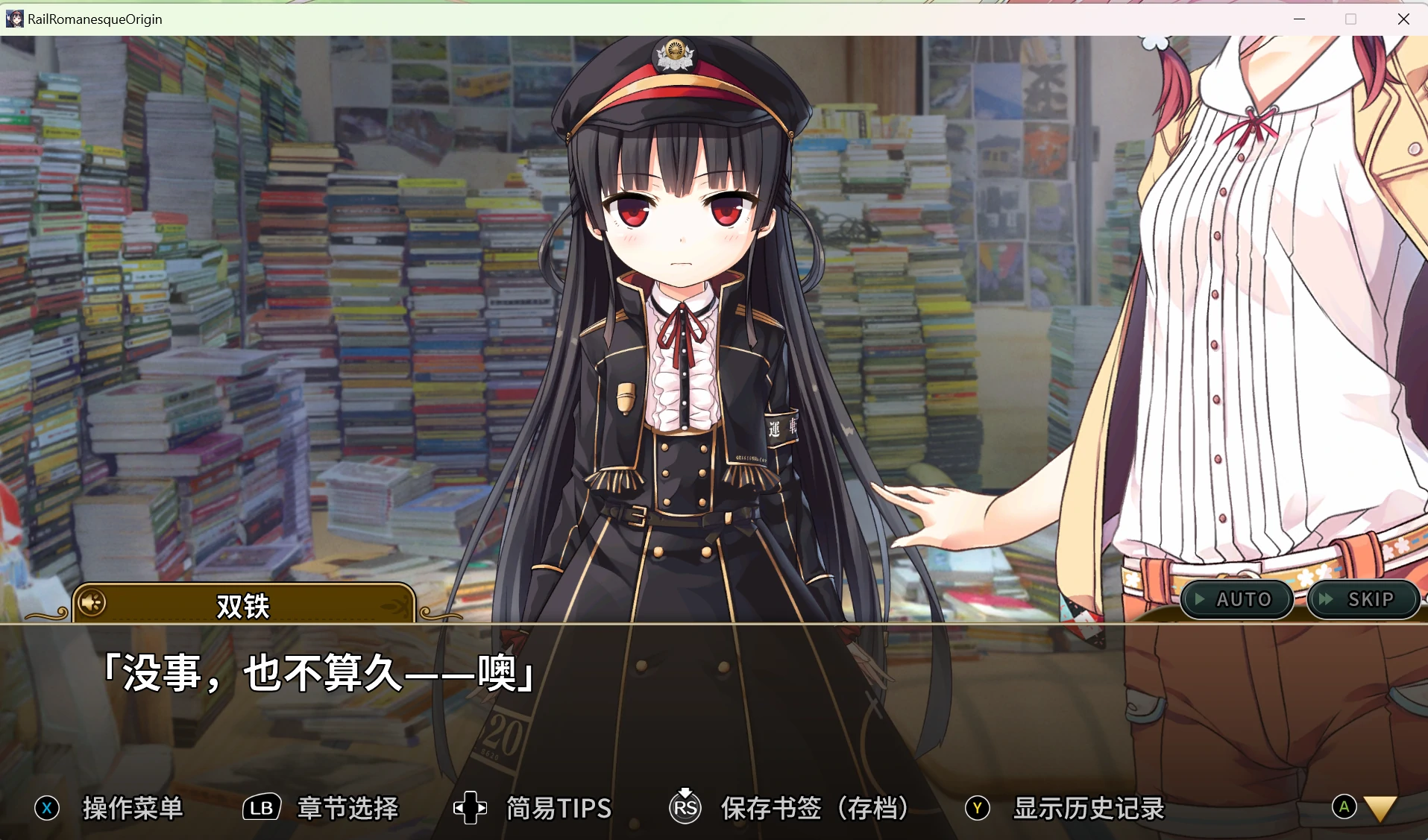Click the A button icon at bottom right

tap(1344, 807)
